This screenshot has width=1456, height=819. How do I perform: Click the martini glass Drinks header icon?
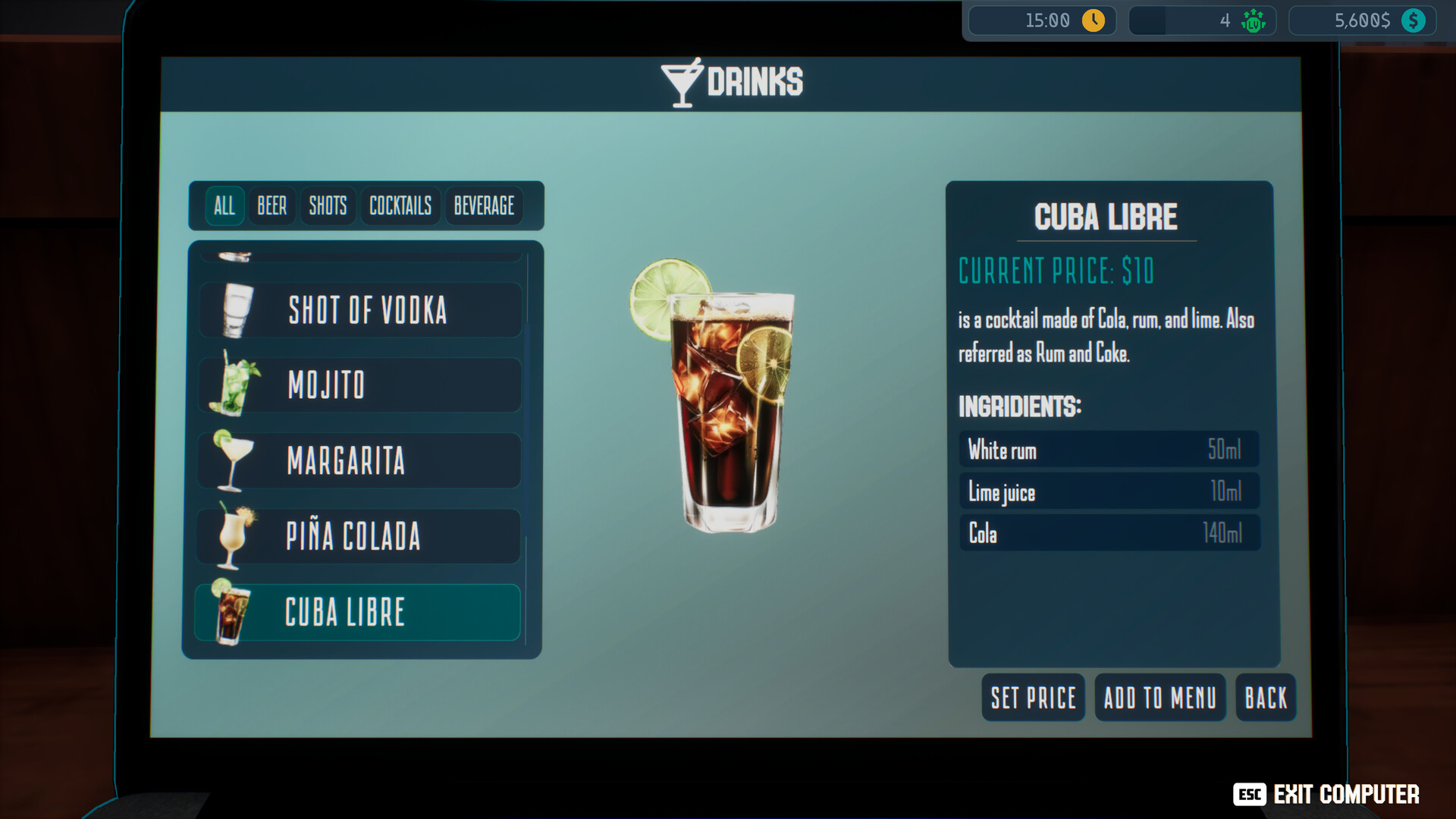682,80
